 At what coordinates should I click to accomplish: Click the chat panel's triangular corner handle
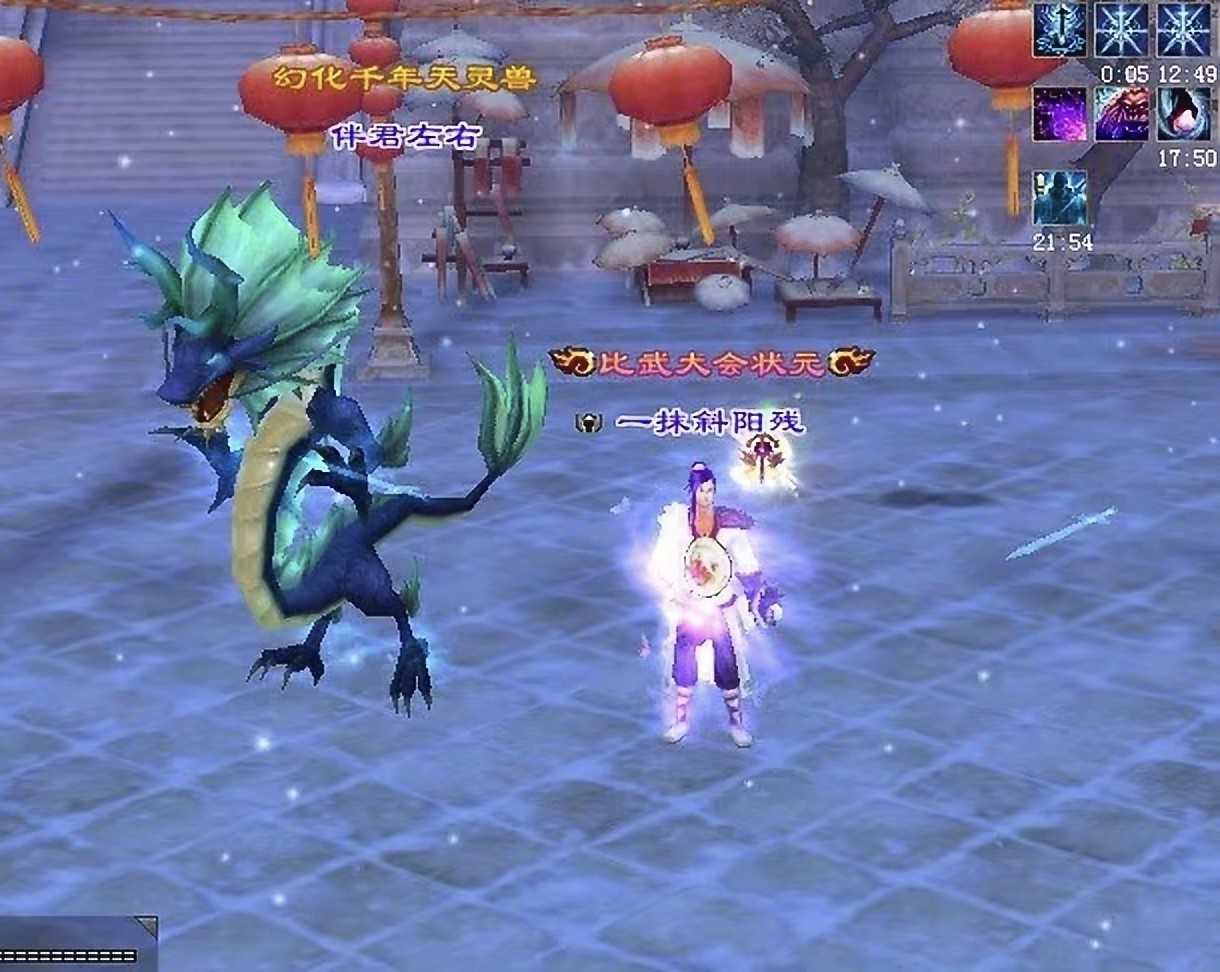pos(148,926)
